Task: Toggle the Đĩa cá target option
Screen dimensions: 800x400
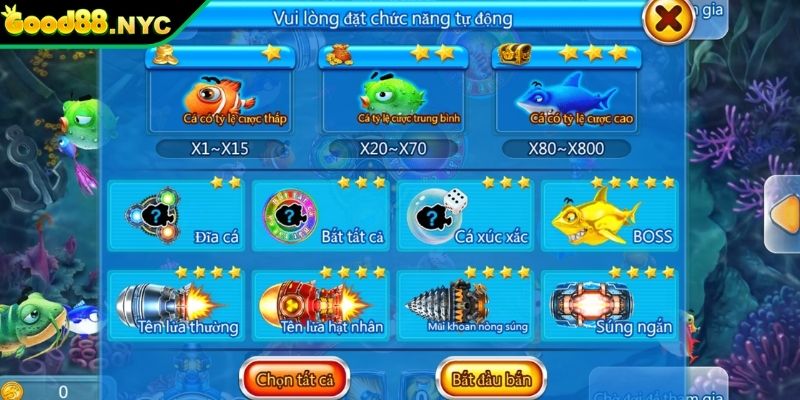Action: pyautogui.click(x=177, y=217)
